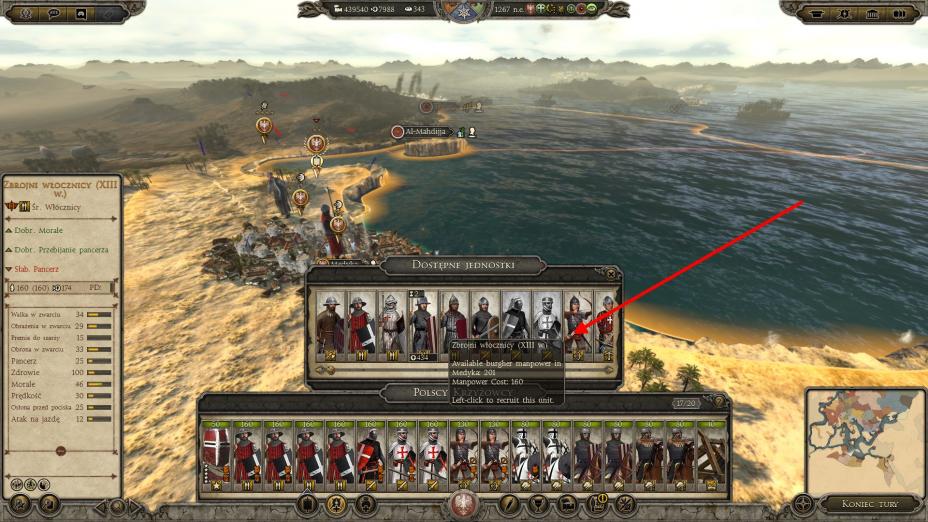Click the Polish eagle faction emblem button
Viewport: 928px width, 522px height.
463,503
